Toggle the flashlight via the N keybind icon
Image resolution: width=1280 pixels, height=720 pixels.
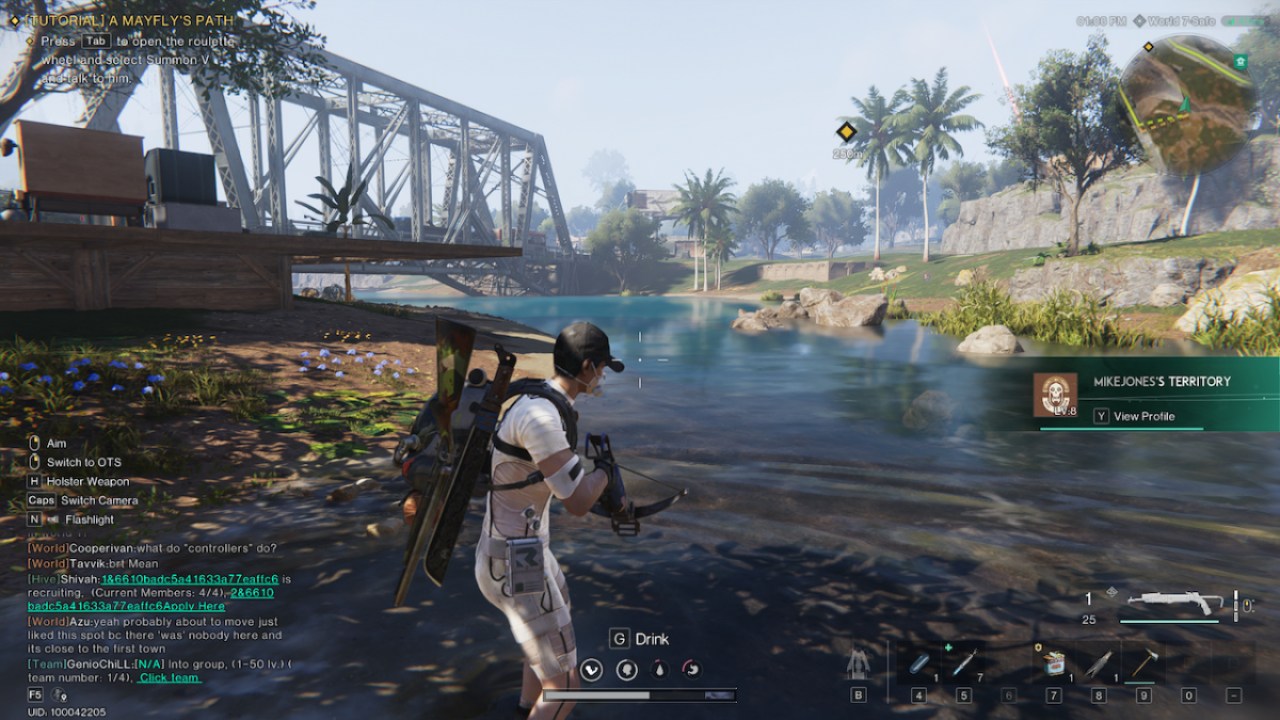coord(33,519)
